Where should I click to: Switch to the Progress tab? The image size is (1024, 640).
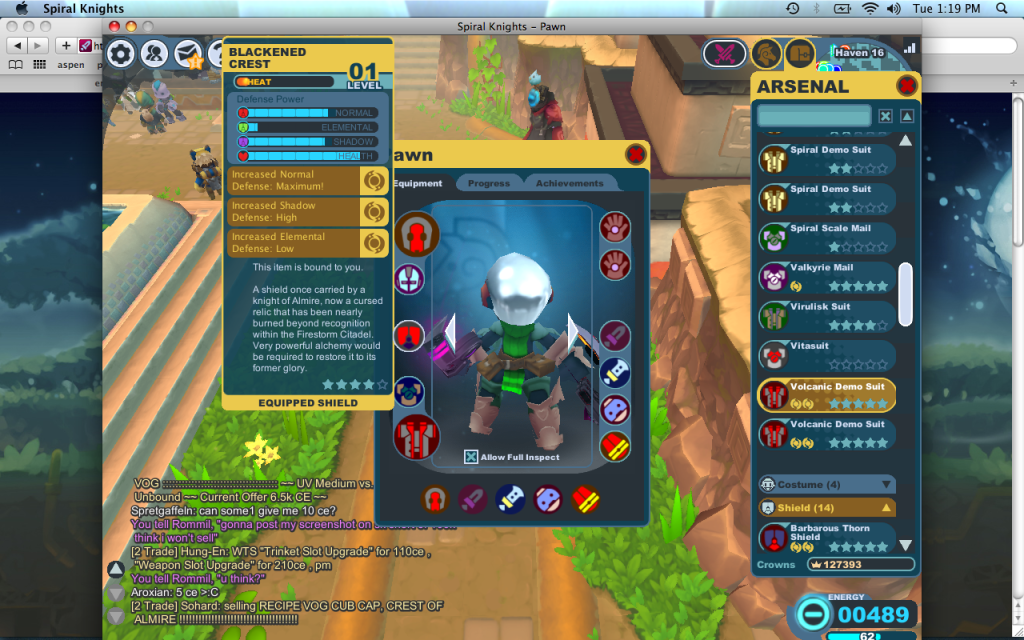coord(488,183)
